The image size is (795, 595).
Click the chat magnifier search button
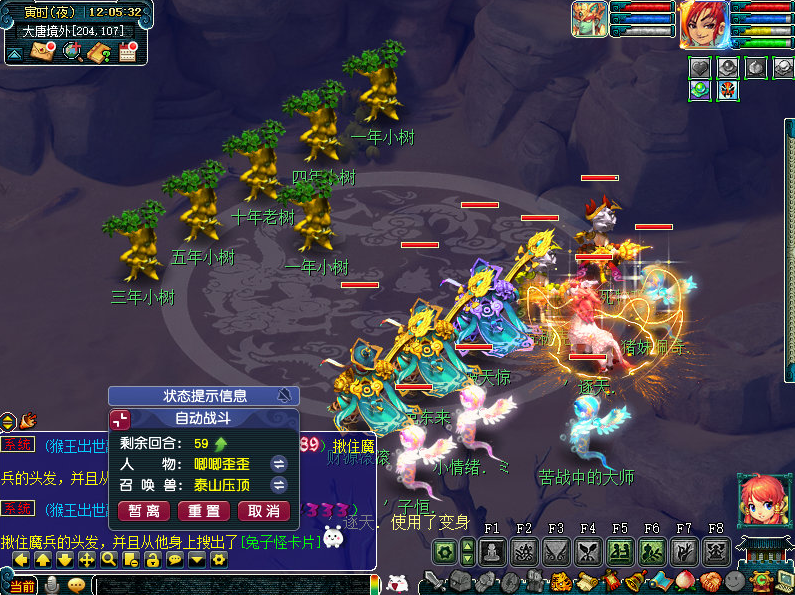(x=108, y=560)
